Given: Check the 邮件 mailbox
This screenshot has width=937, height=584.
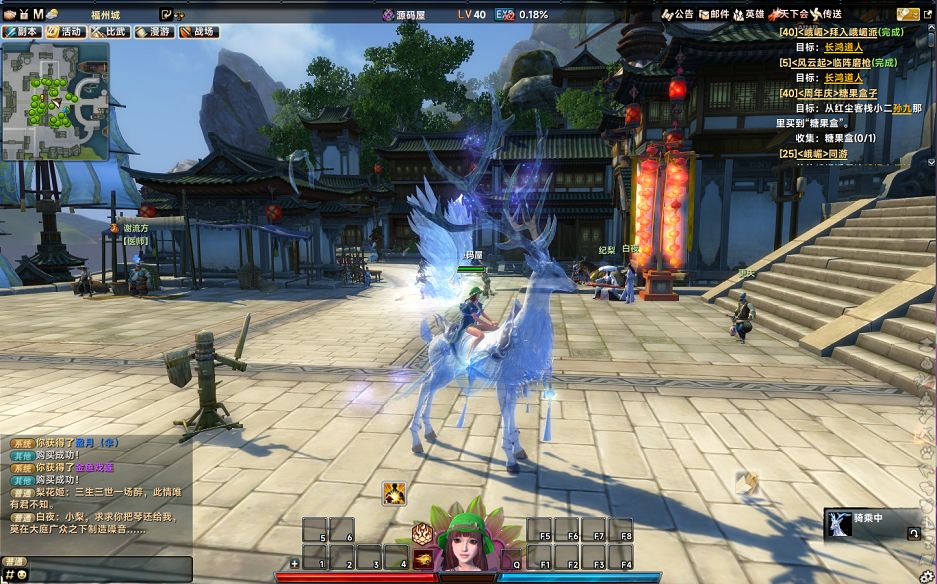Looking at the screenshot, I should pyautogui.click(x=714, y=14).
